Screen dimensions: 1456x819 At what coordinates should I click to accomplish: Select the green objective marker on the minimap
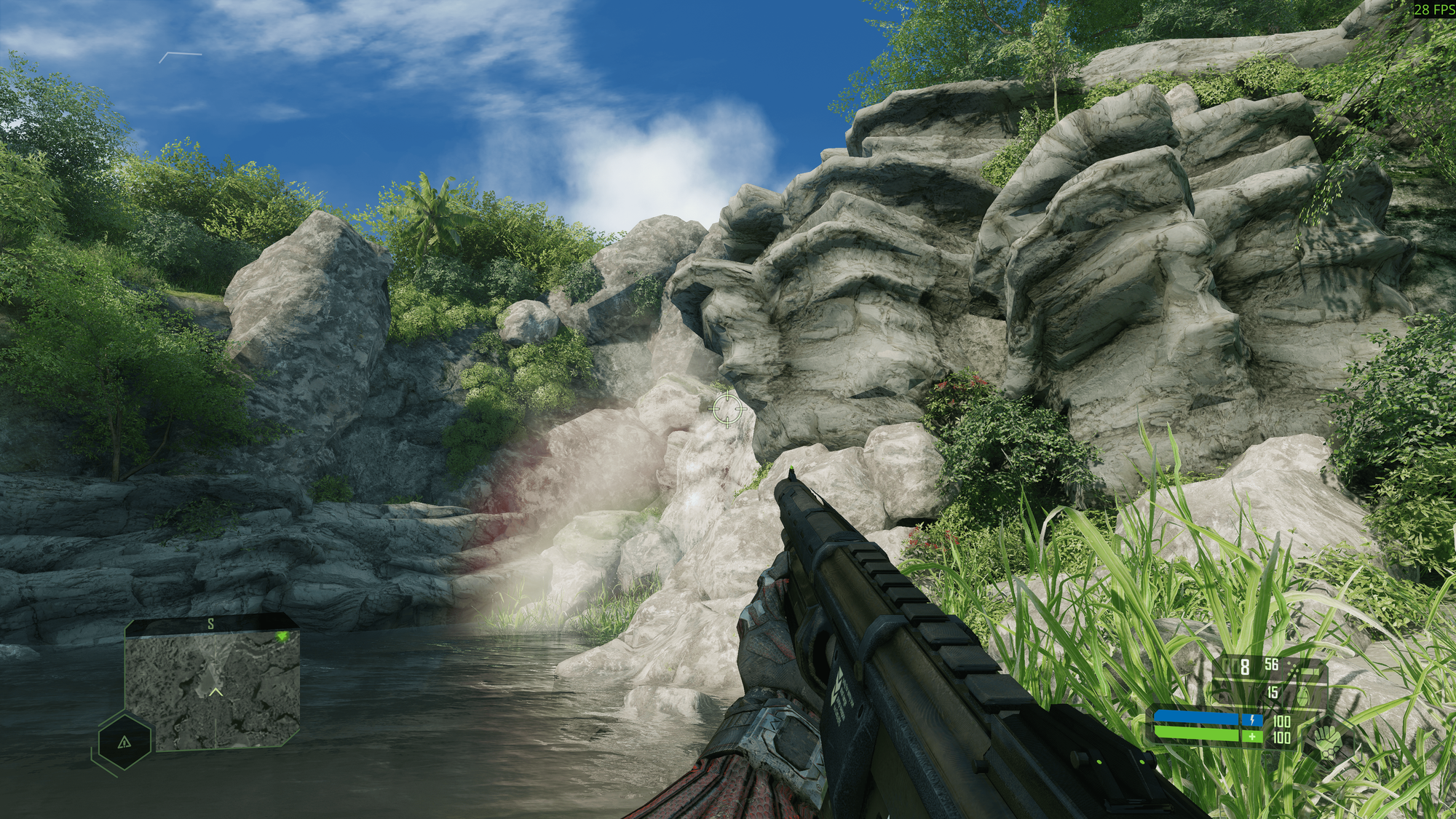pyautogui.click(x=282, y=637)
